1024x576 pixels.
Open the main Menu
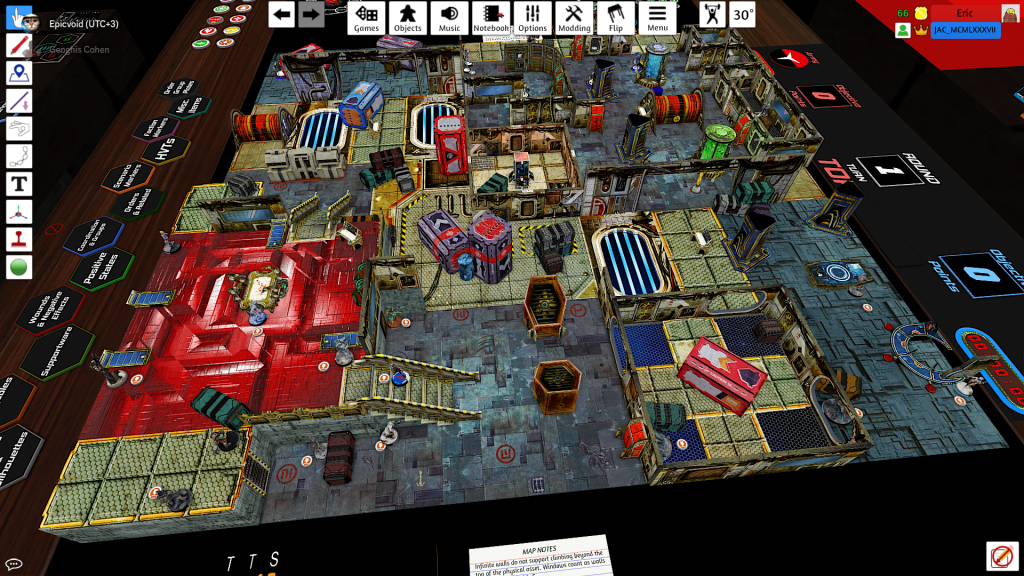pyautogui.click(x=657, y=17)
